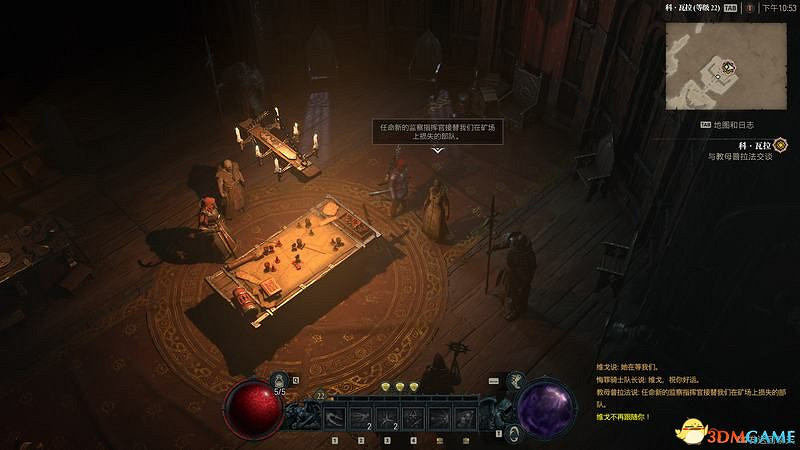
Task: Click the mount icon above the purple orb
Action: 517,379
